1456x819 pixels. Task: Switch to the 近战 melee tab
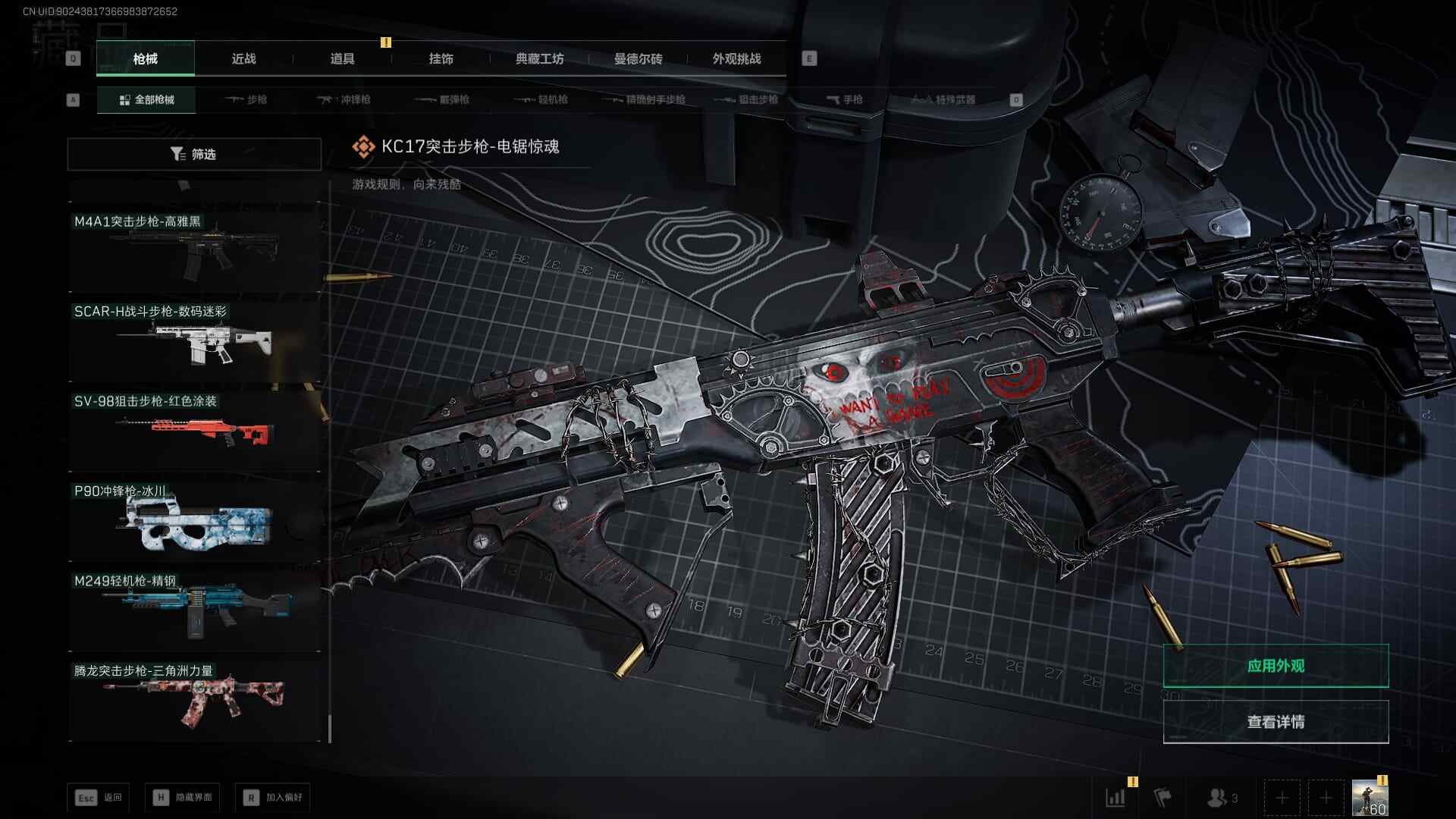(x=243, y=59)
